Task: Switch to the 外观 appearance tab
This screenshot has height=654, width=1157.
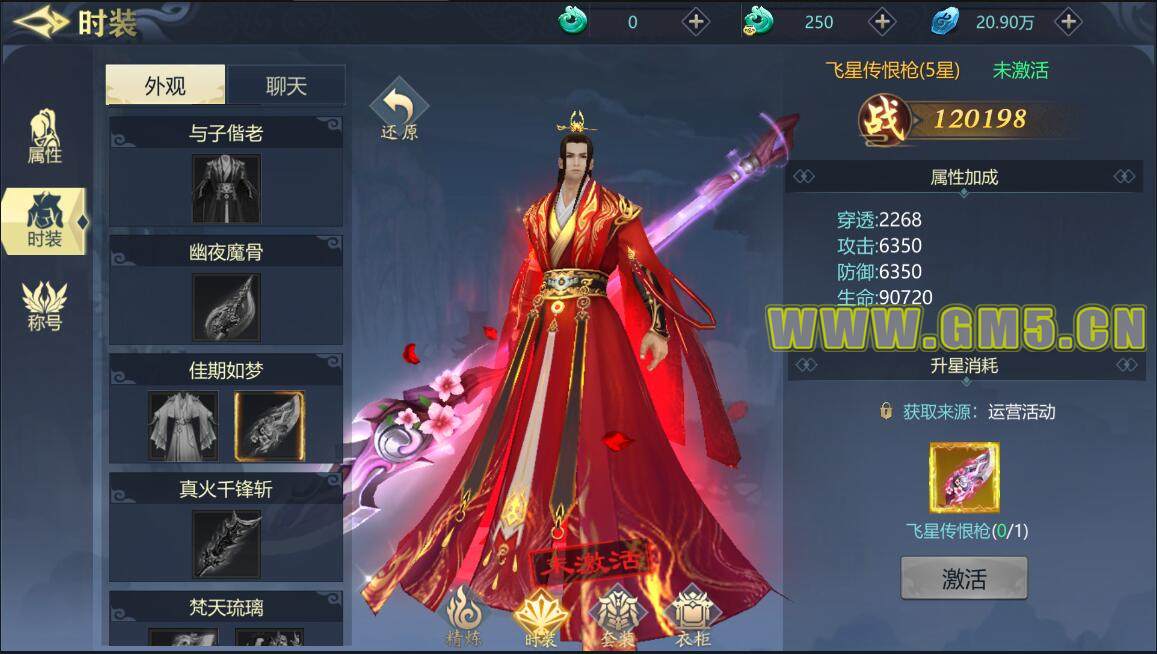Action: pos(165,86)
